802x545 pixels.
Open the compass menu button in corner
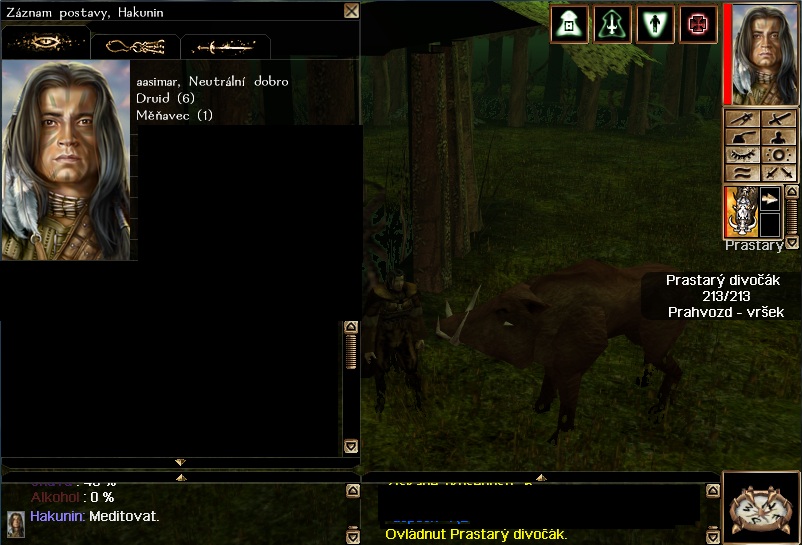pyautogui.click(x=760, y=508)
